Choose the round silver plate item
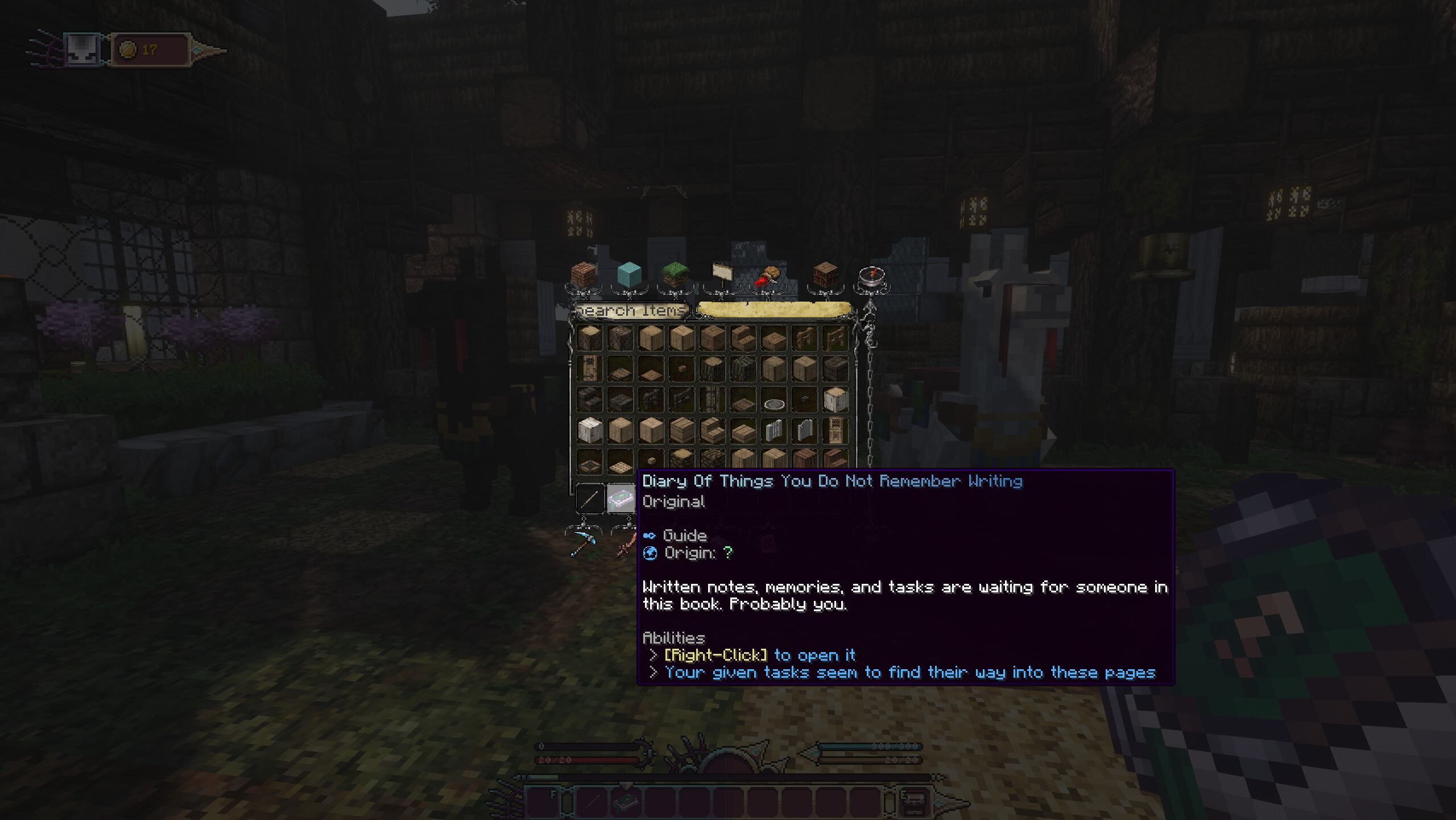 774,404
